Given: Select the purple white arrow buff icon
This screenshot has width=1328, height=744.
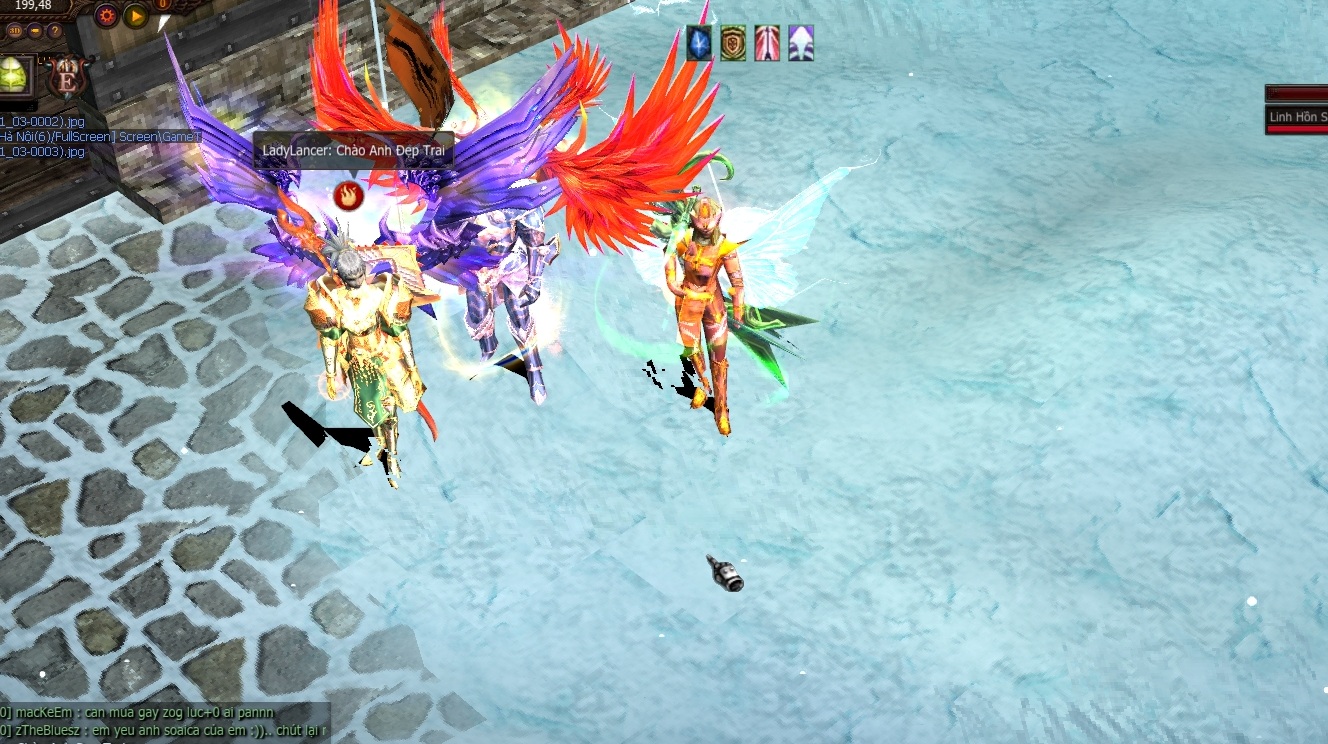Looking at the screenshot, I should tap(801, 44).
